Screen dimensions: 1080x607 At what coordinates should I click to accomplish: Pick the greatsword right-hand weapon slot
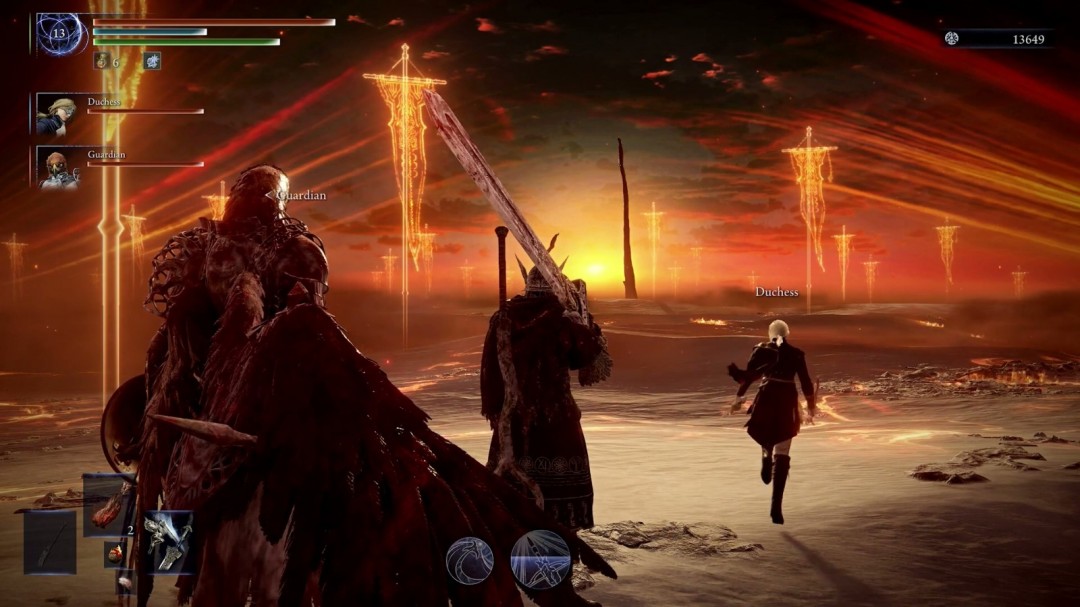[167, 541]
